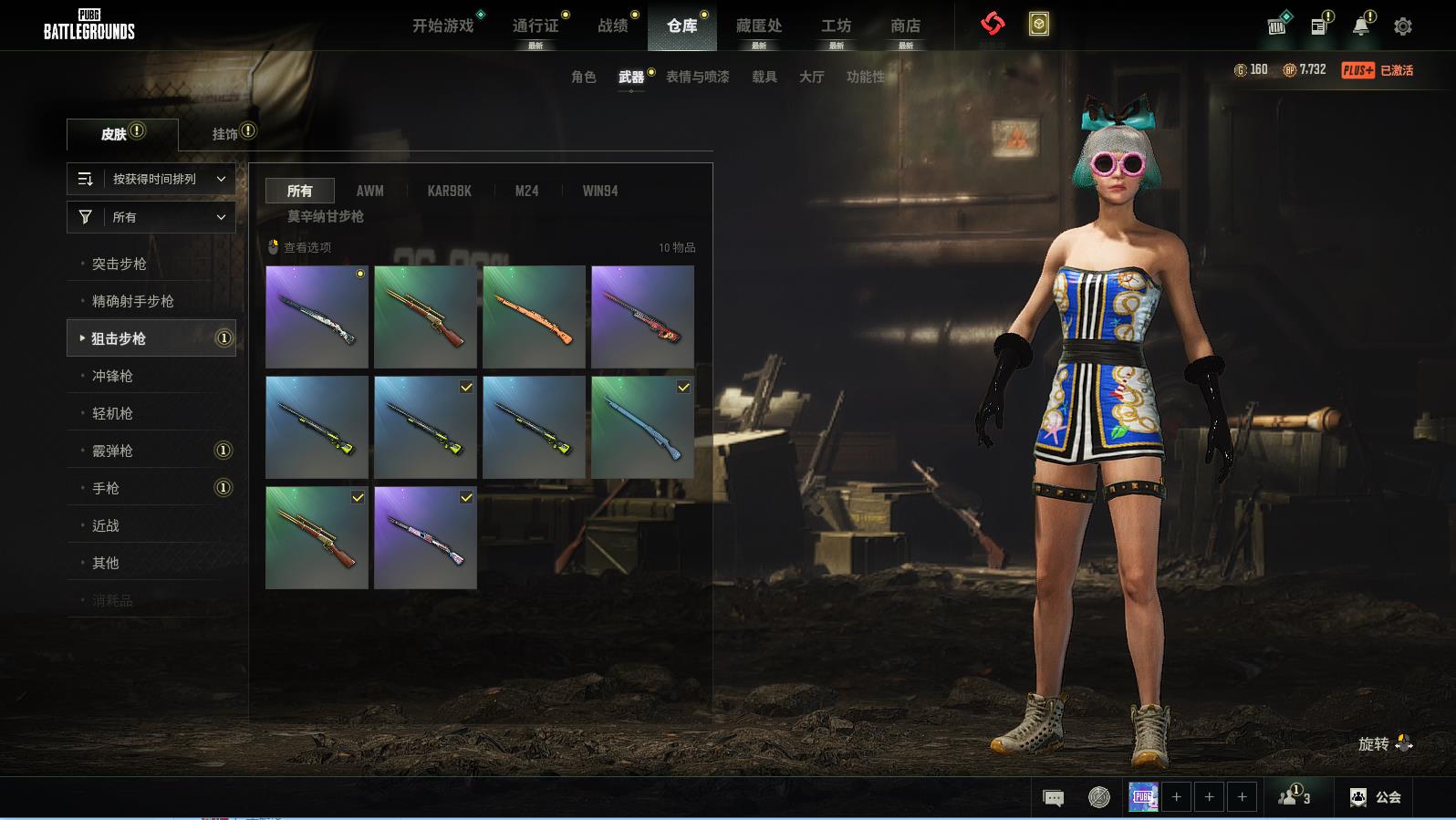Screen dimensions: 1456x820
Task: Open the chat bubble icon
Action: (x=1053, y=798)
